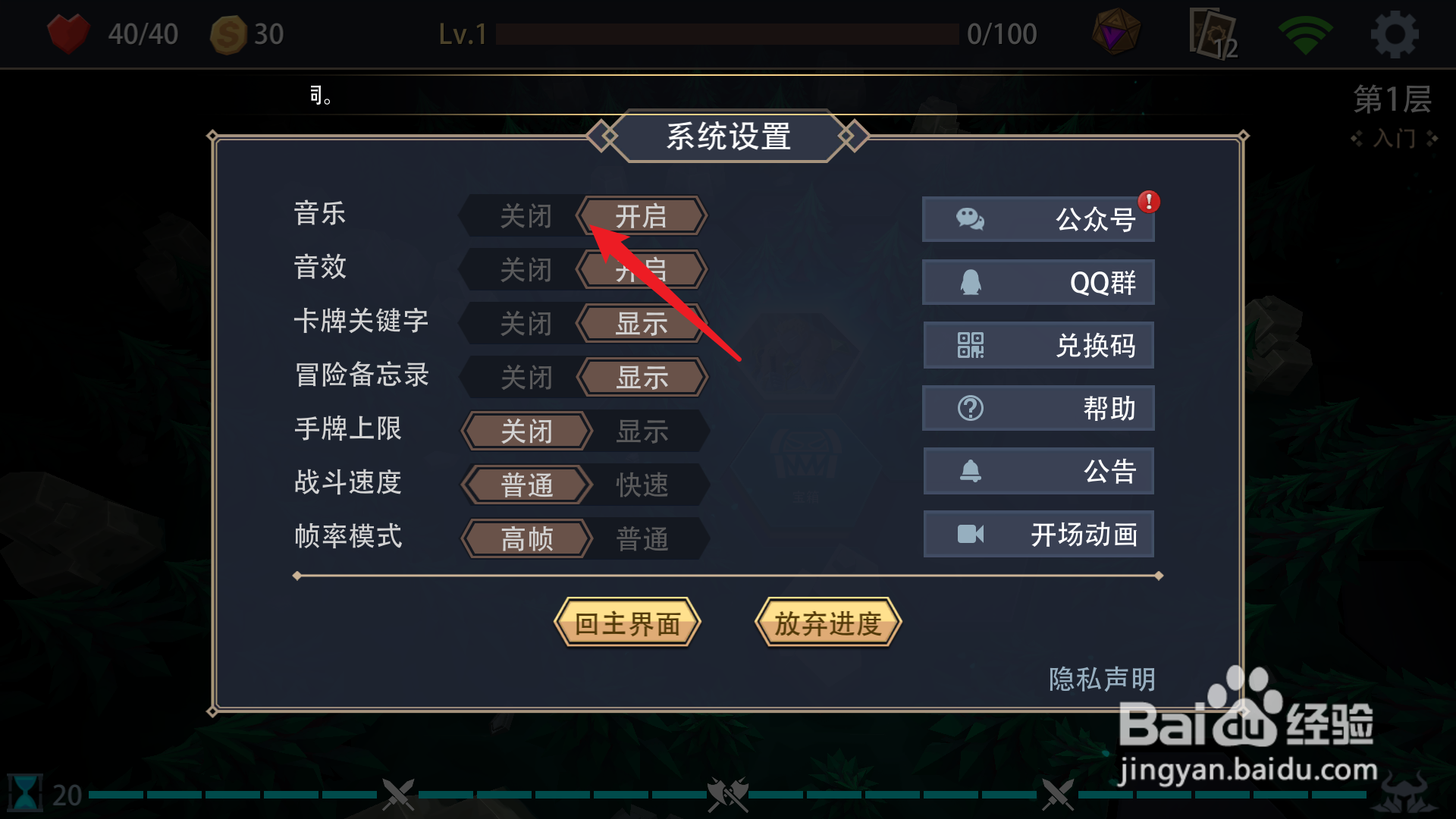Show 手牌上限 by selecting 显示

pyautogui.click(x=641, y=431)
